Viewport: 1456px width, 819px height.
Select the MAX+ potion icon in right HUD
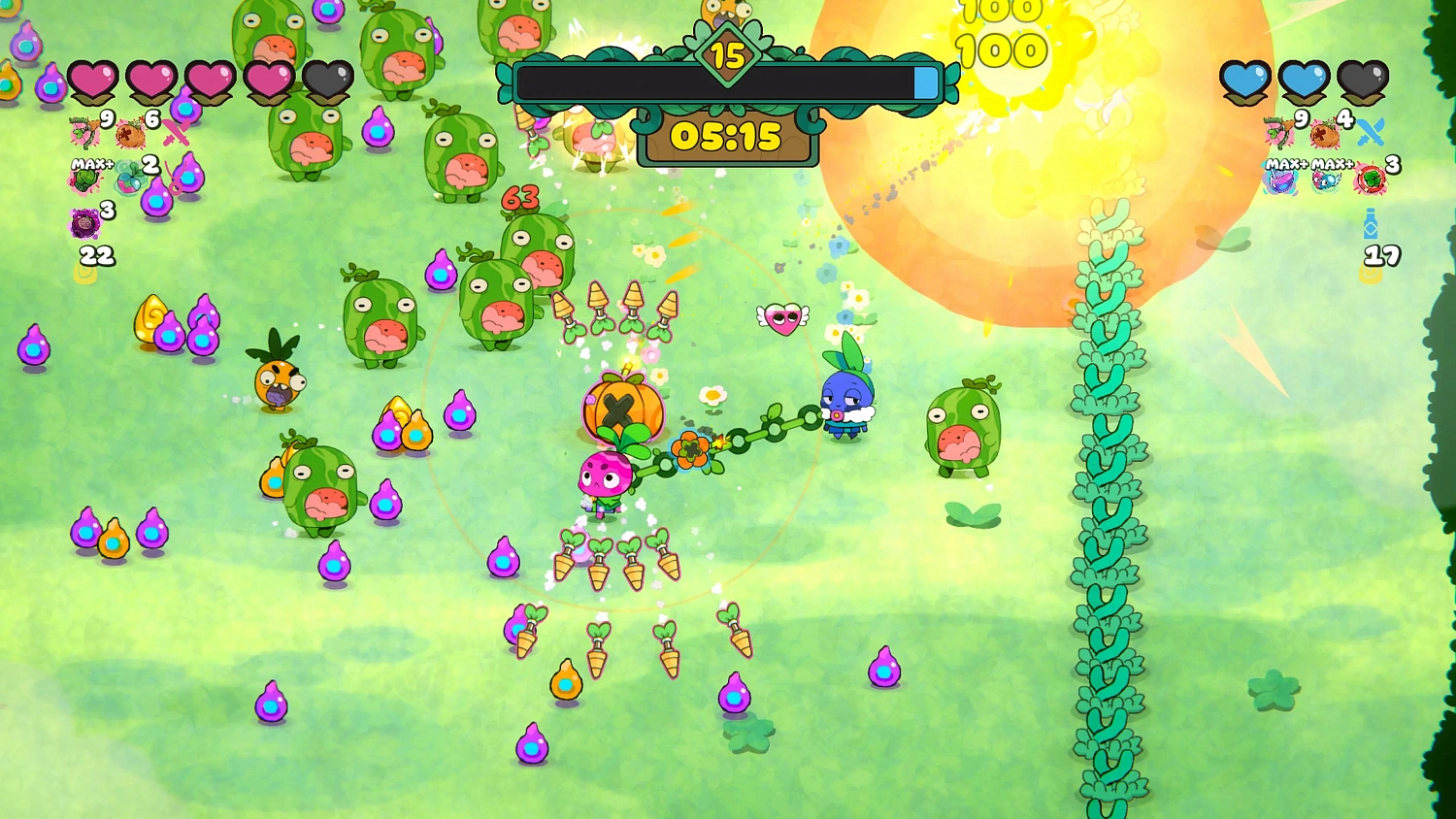click(1281, 181)
